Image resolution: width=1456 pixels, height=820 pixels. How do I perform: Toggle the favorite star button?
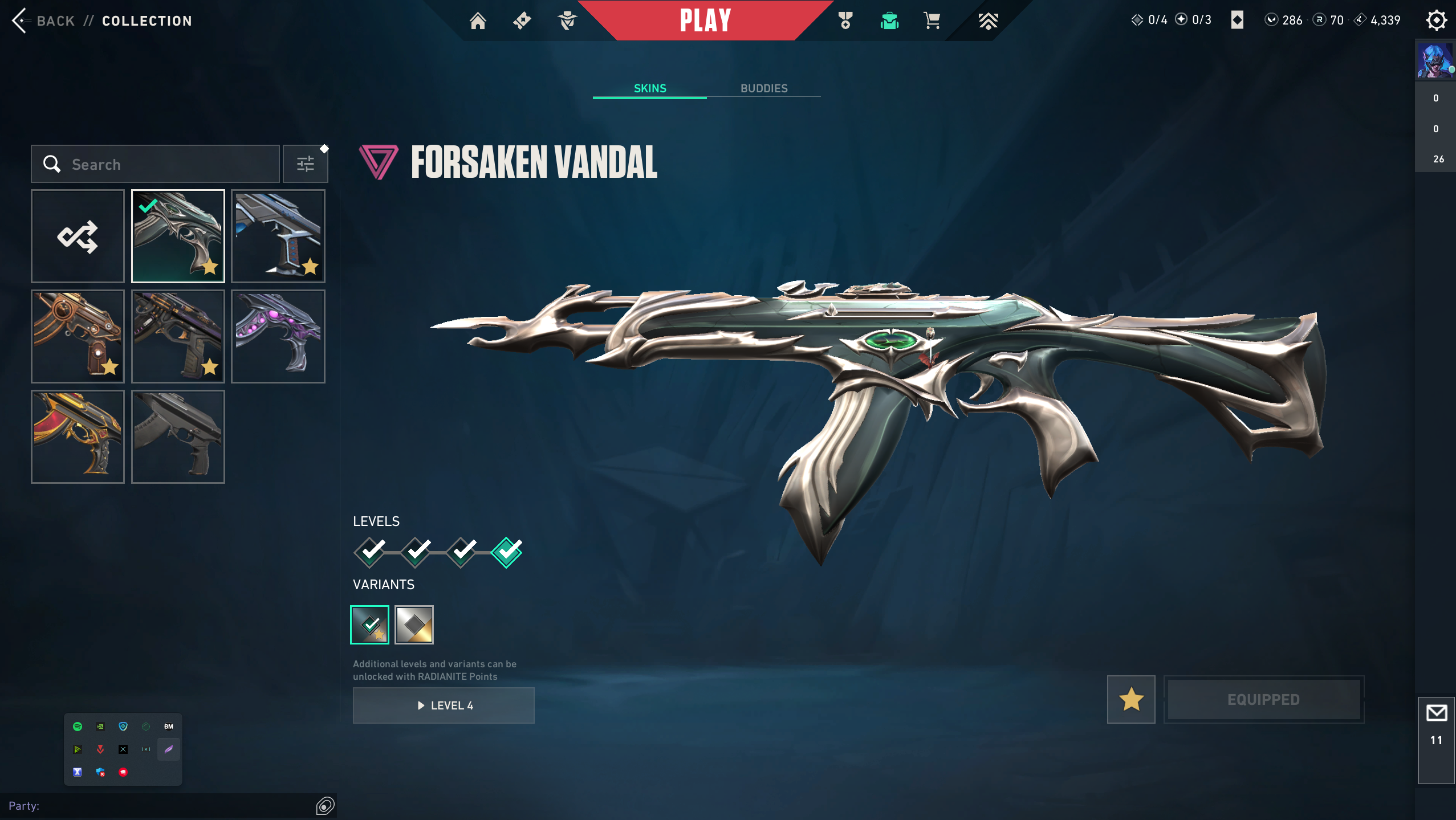click(1131, 699)
